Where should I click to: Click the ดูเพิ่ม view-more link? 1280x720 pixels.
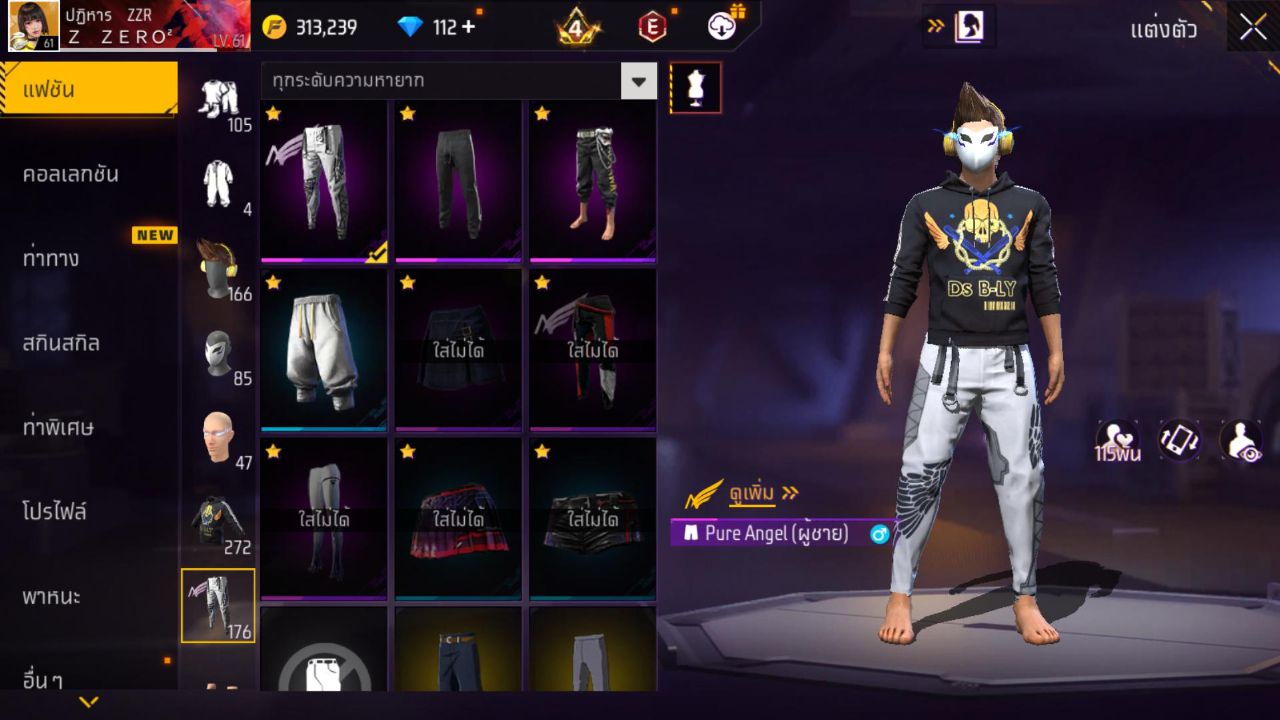click(752, 493)
